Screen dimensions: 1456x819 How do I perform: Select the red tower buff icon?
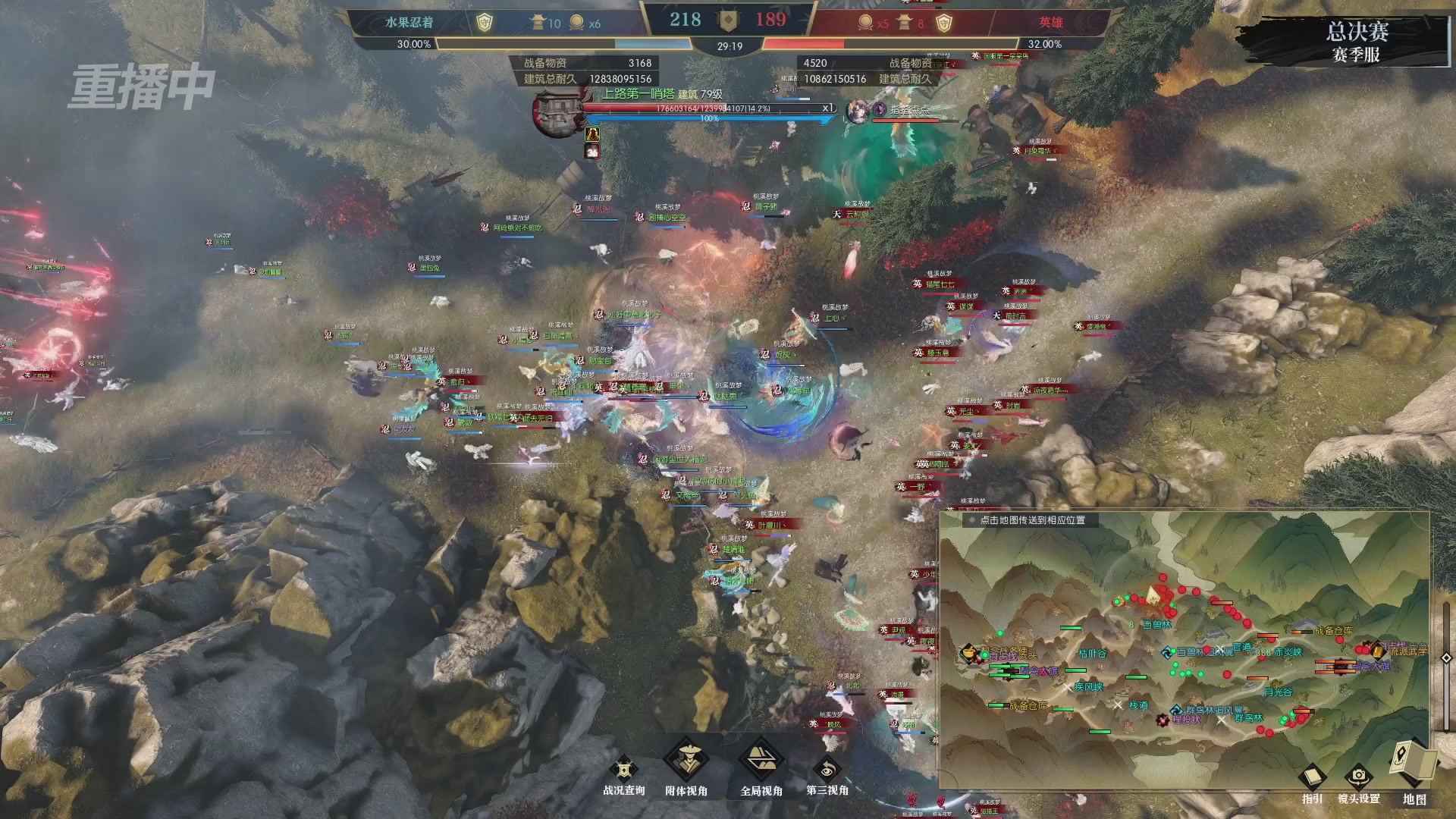pyautogui.click(x=592, y=134)
